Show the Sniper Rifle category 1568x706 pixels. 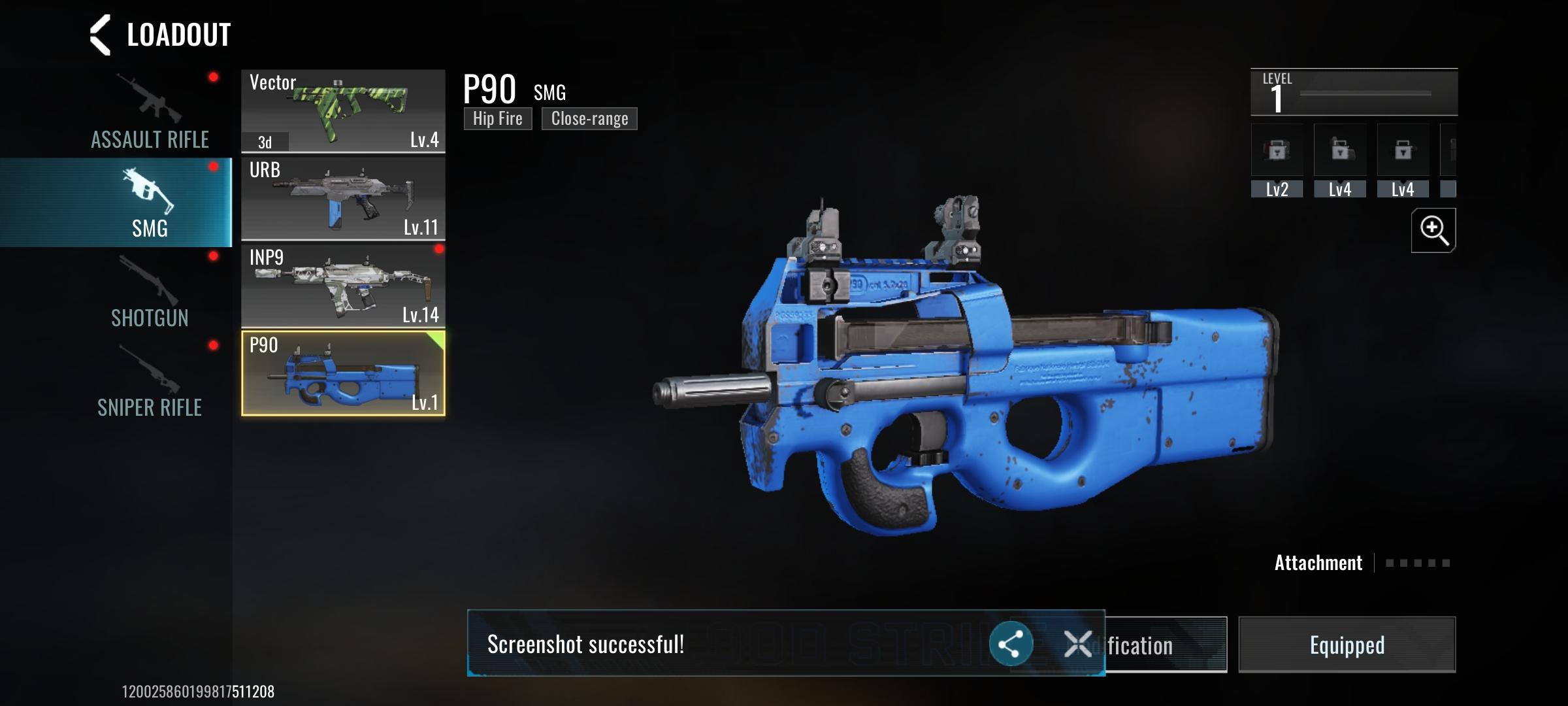[149, 382]
